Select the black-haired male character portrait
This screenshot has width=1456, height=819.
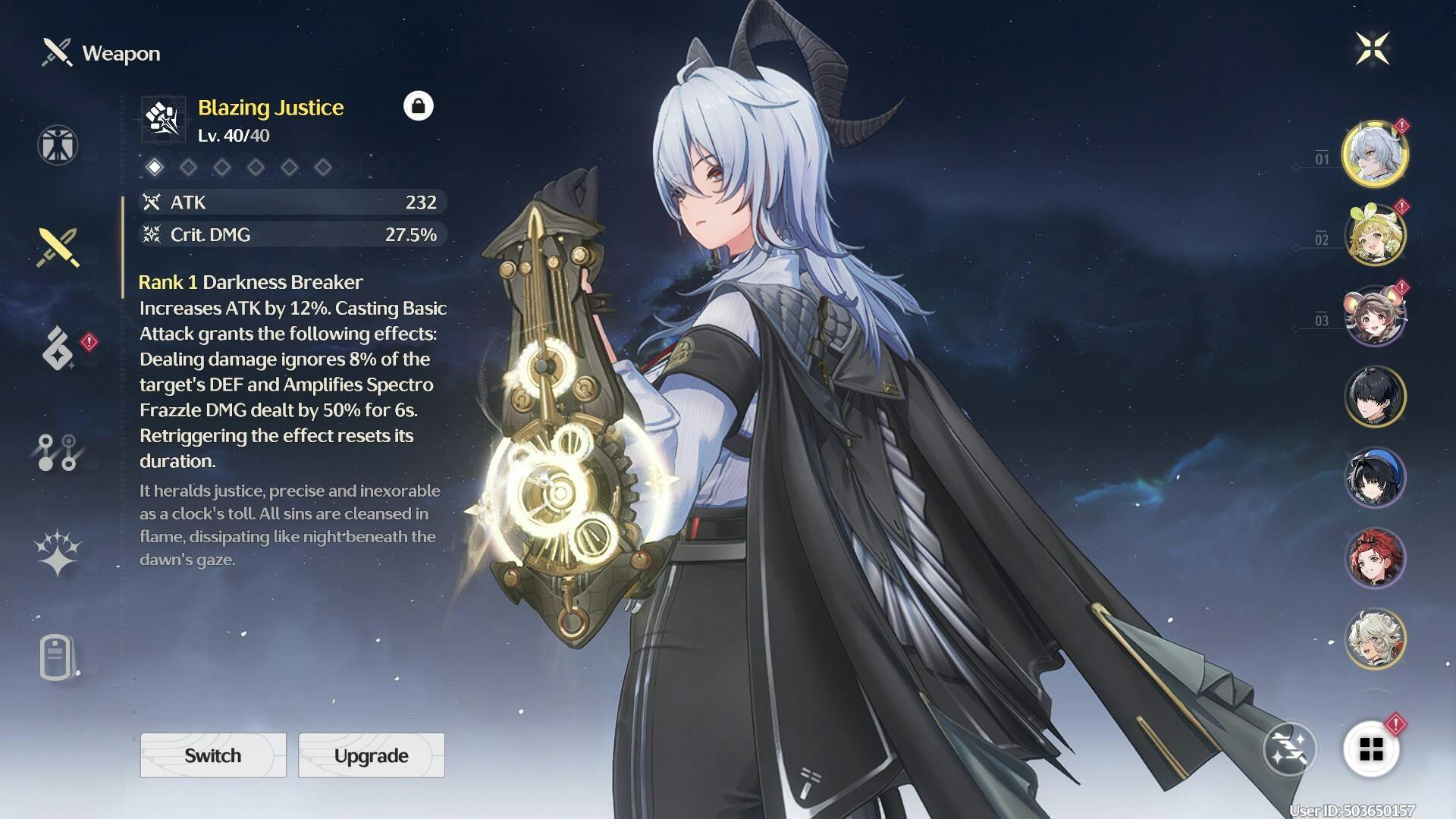[1375, 397]
